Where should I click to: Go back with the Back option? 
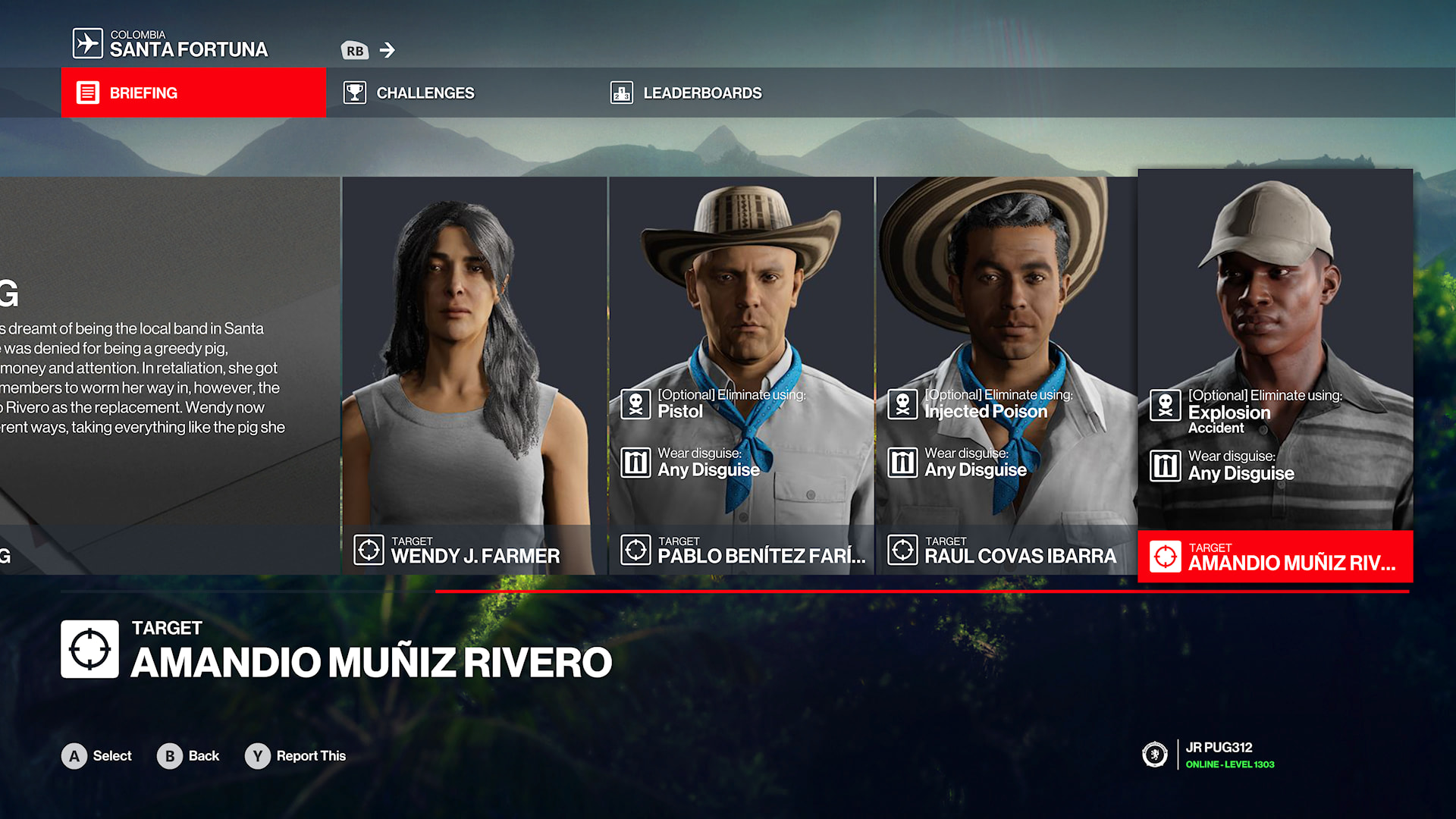(189, 756)
